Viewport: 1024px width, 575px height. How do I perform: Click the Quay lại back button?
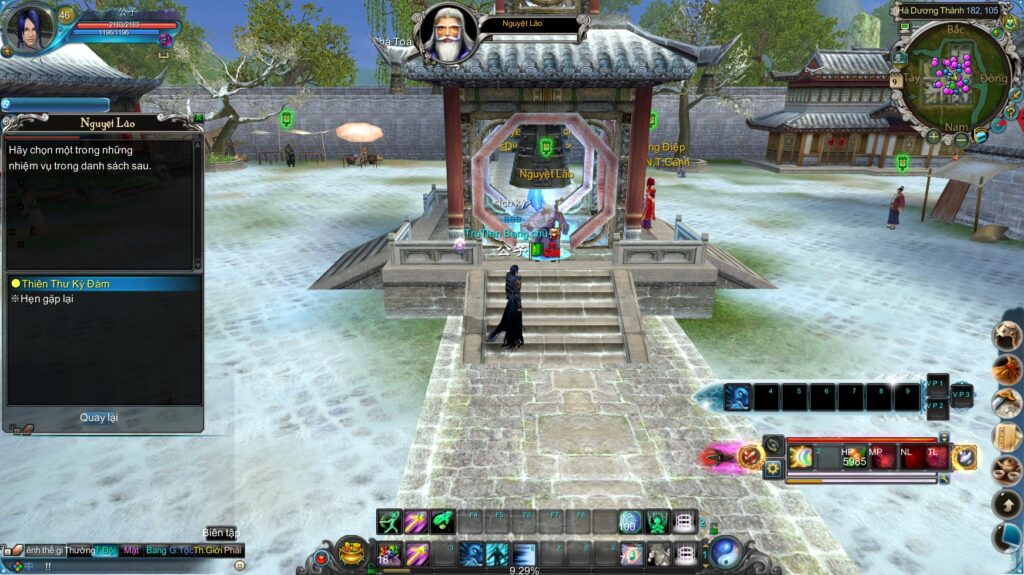coord(99,417)
